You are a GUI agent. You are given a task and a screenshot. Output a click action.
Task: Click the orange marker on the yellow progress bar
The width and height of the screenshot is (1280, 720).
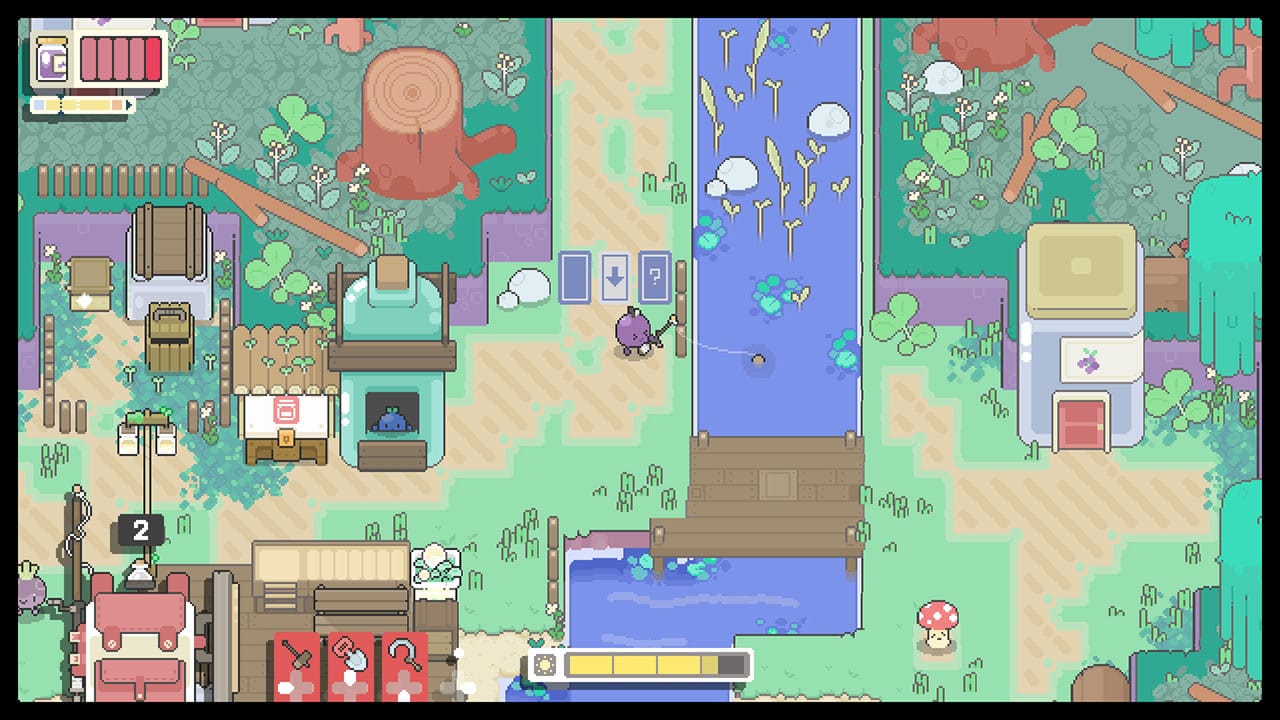point(117,105)
